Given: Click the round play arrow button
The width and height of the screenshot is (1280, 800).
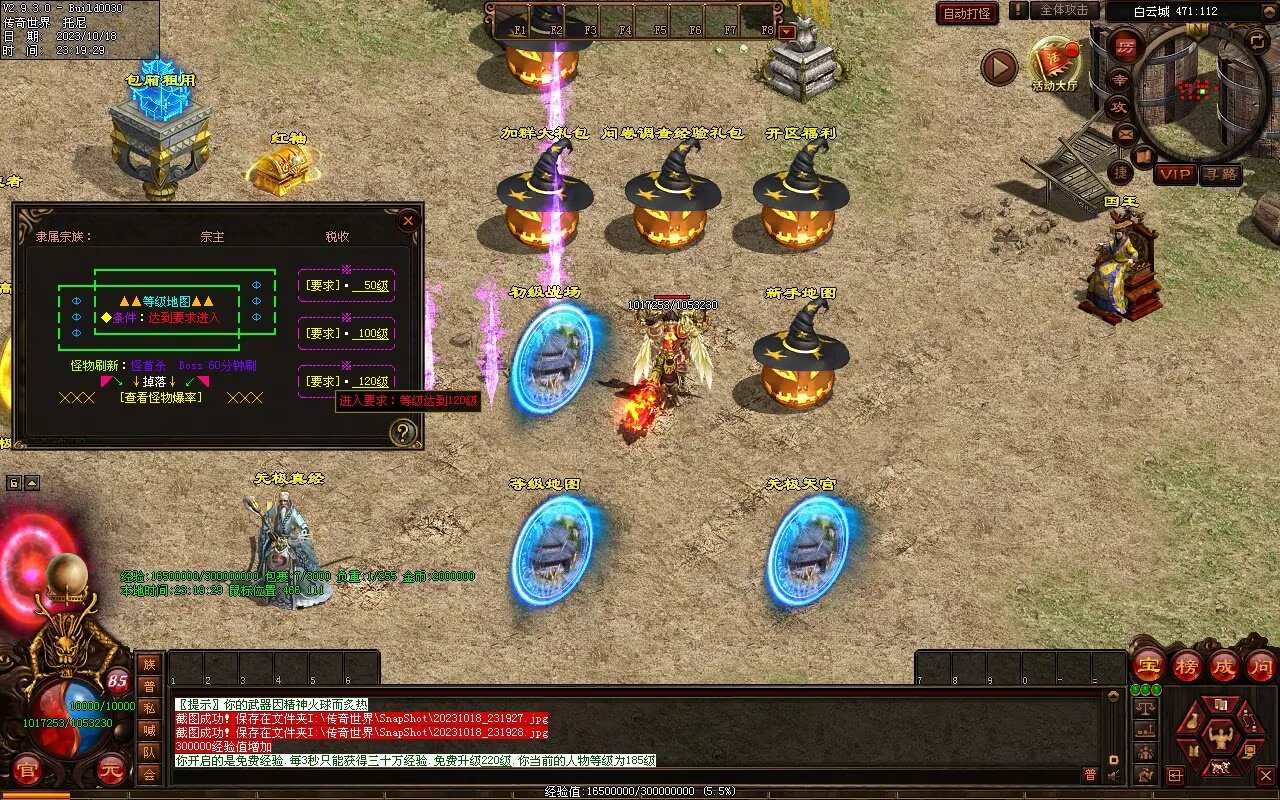Looking at the screenshot, I should tap(998, 67).
